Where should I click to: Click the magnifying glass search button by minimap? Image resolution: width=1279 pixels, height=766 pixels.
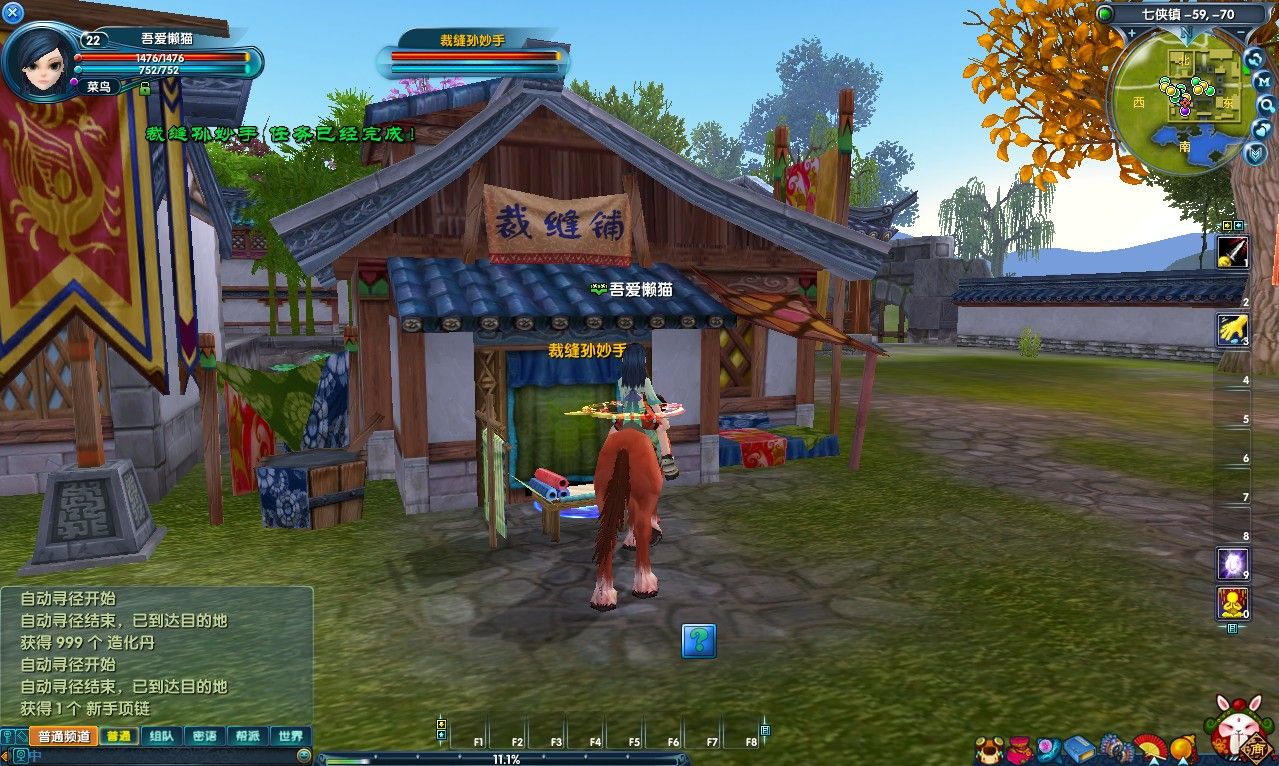click(x=1266, y=104)
